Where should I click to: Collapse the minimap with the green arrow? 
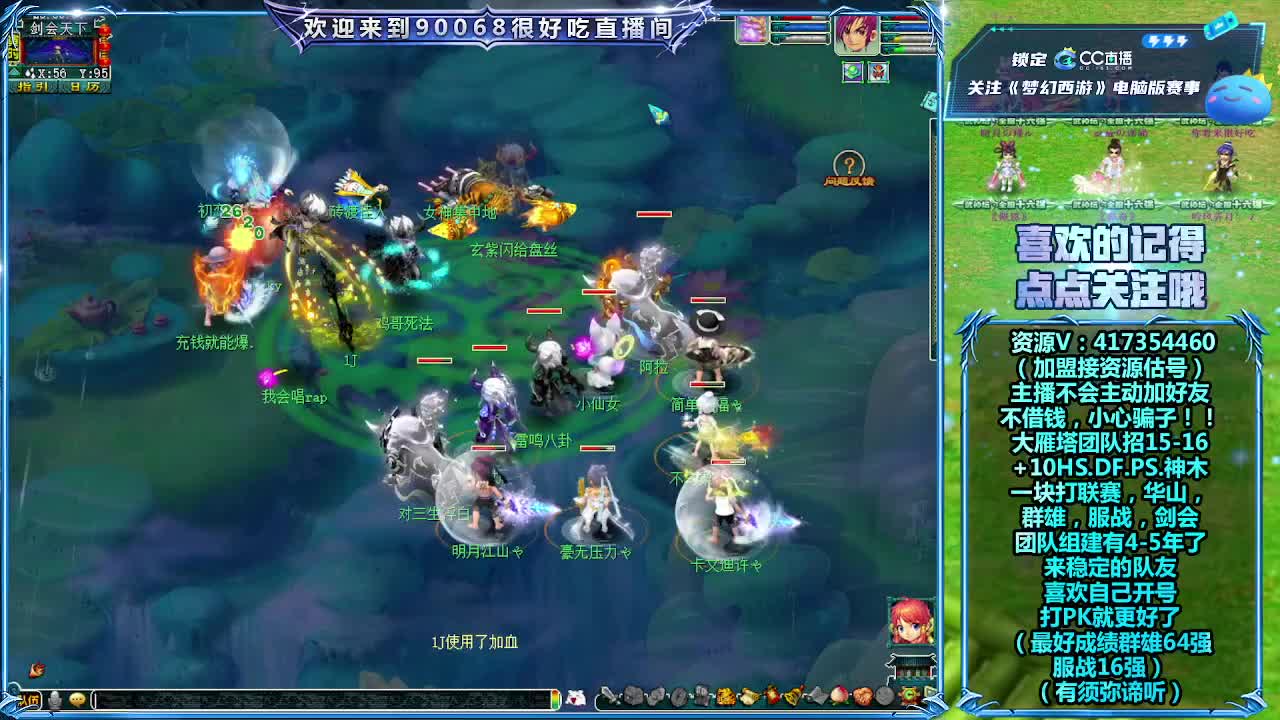pos(12,72)
